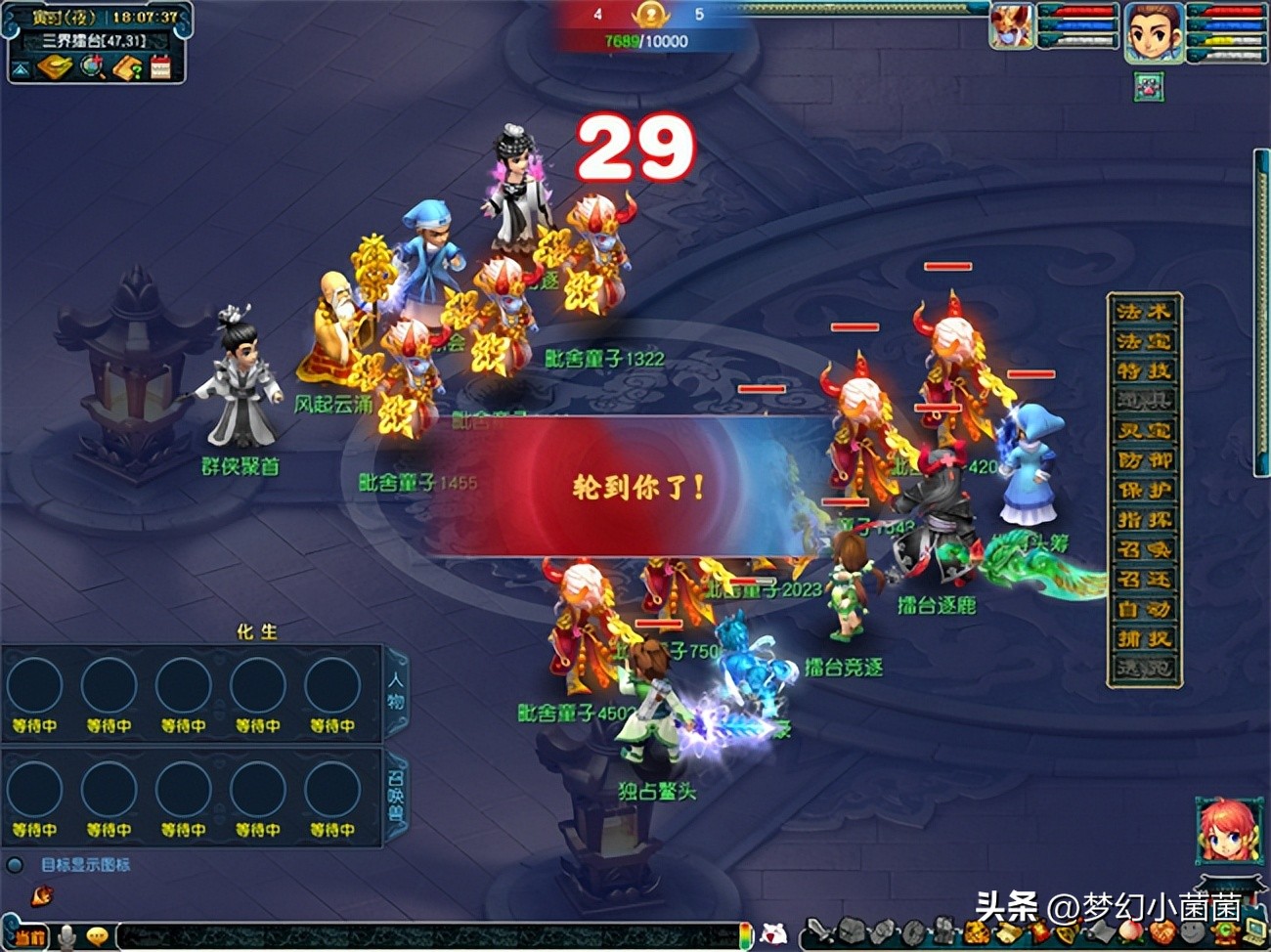This screenshot has height=952, width=1271.
Task: Click the magnifier world map icon
Action: (93, 67)
